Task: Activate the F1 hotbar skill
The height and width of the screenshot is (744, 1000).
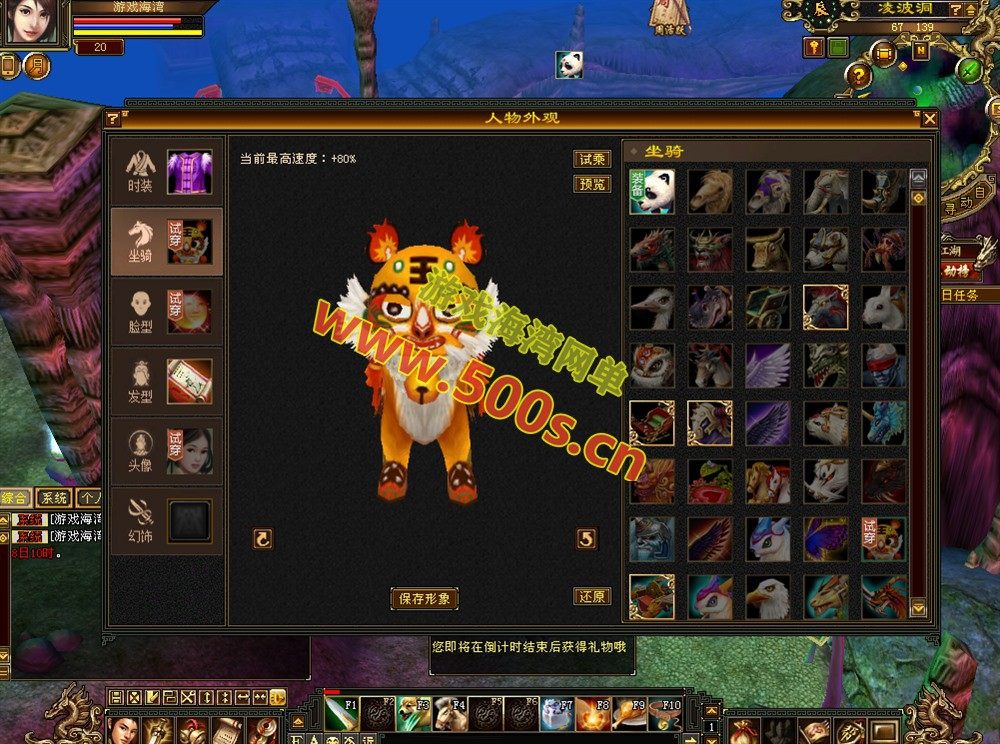Action: (x=340, y=714)
